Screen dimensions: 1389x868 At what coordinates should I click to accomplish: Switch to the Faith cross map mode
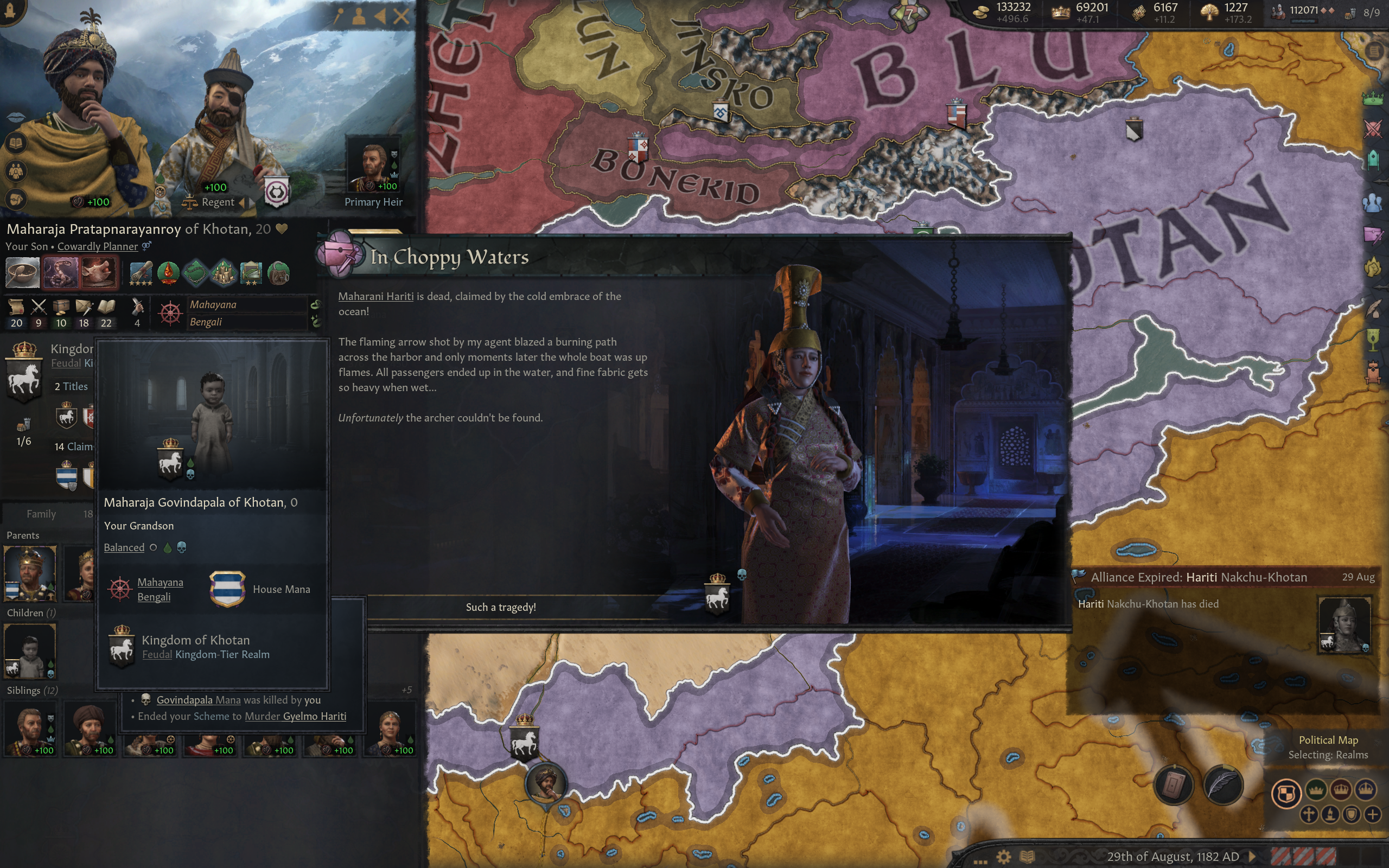[x=1309, y=814]
